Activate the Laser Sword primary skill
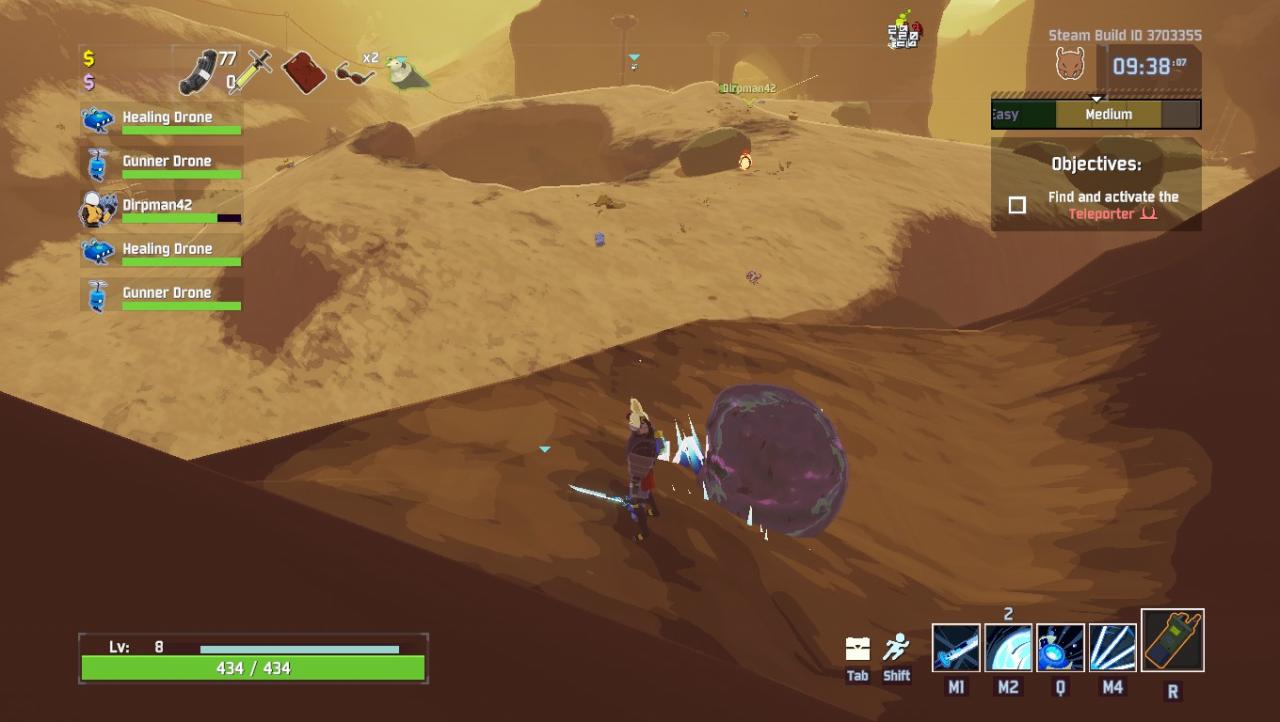Screen dimensions: 1280x722 pyautogui.click(x=956, y=647)
